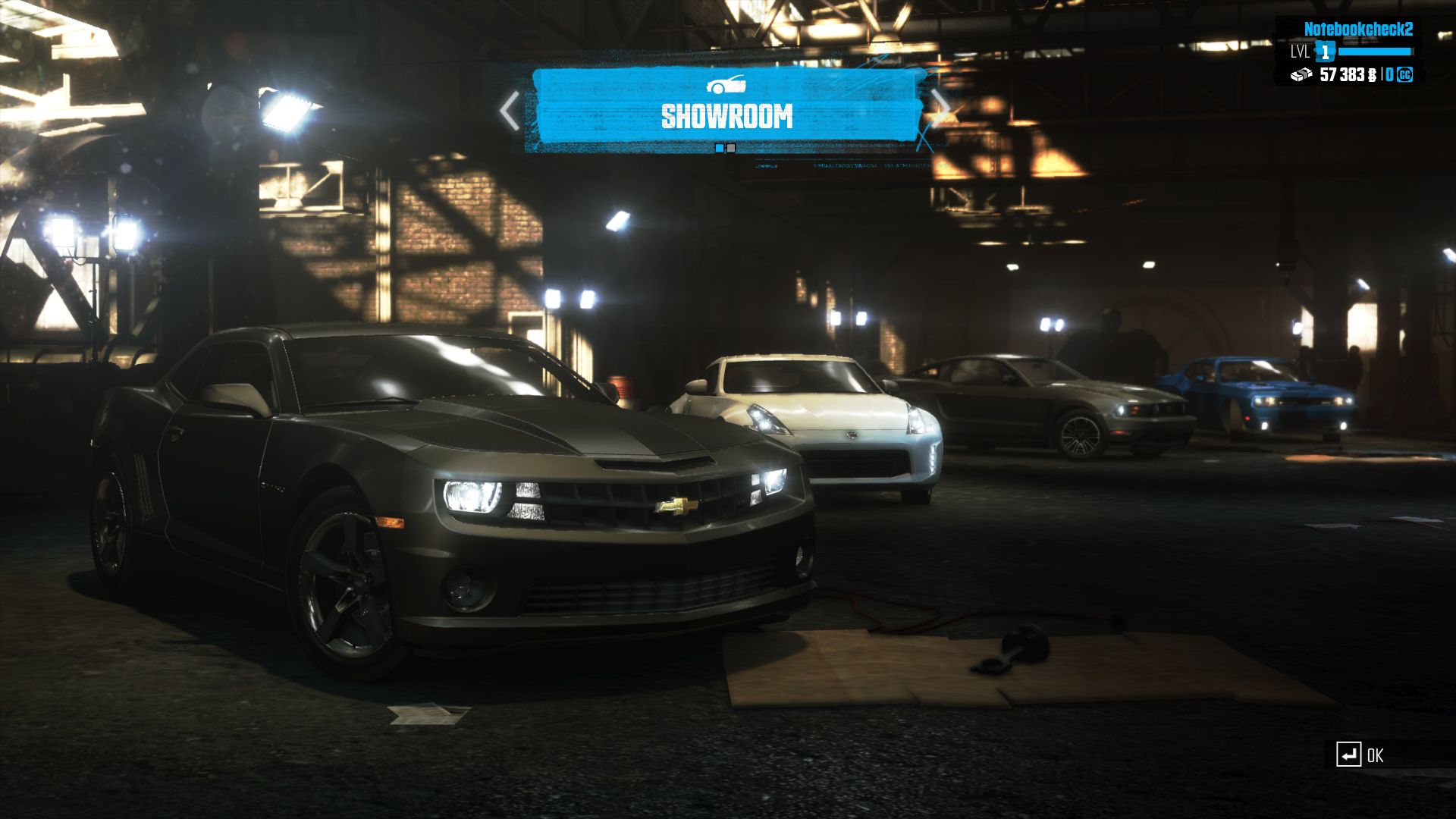Click the left arrow beside the Showroom banner
Screen dimensions: 1456x819
click(510, 111)
